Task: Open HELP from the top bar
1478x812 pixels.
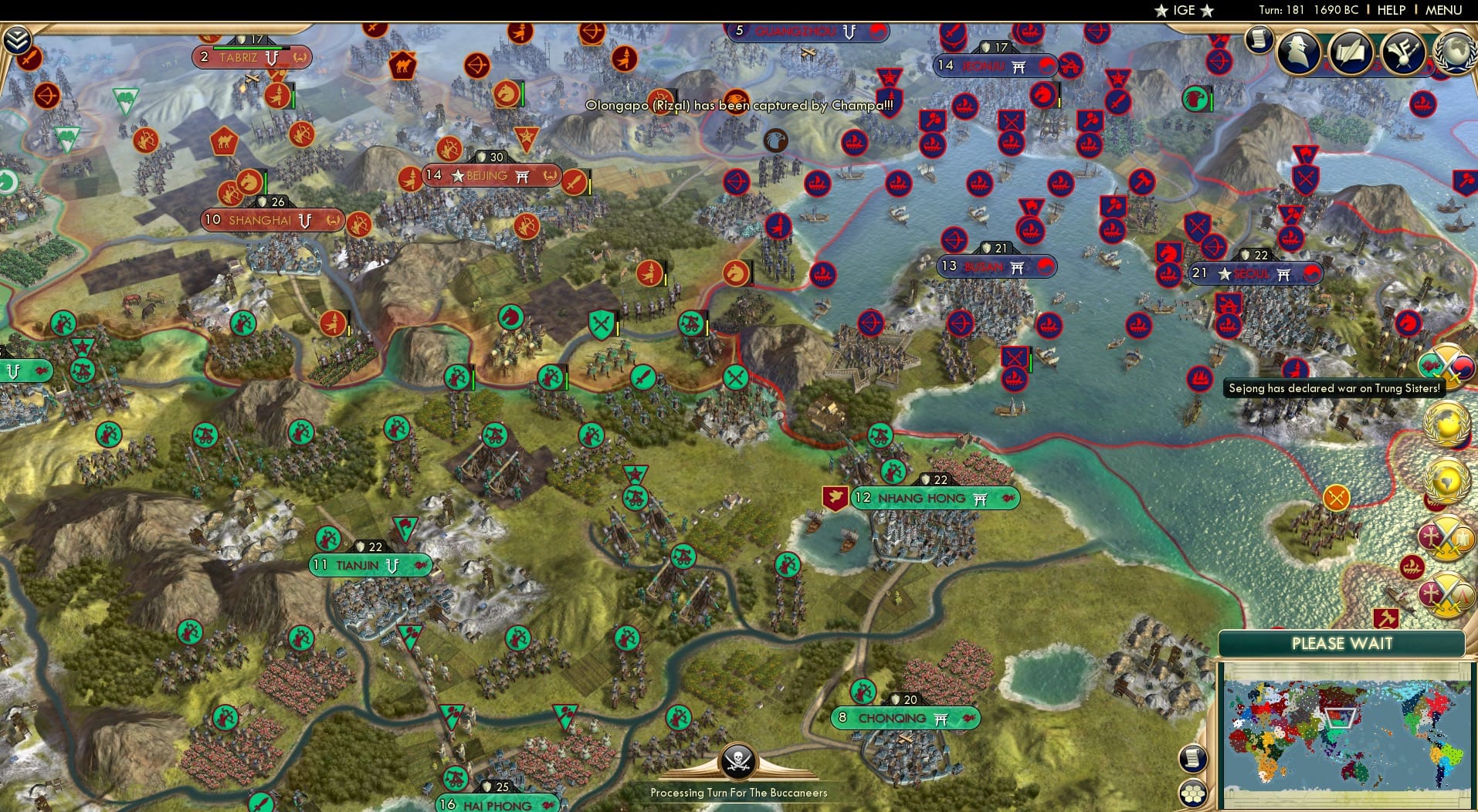Action: 1391,10
